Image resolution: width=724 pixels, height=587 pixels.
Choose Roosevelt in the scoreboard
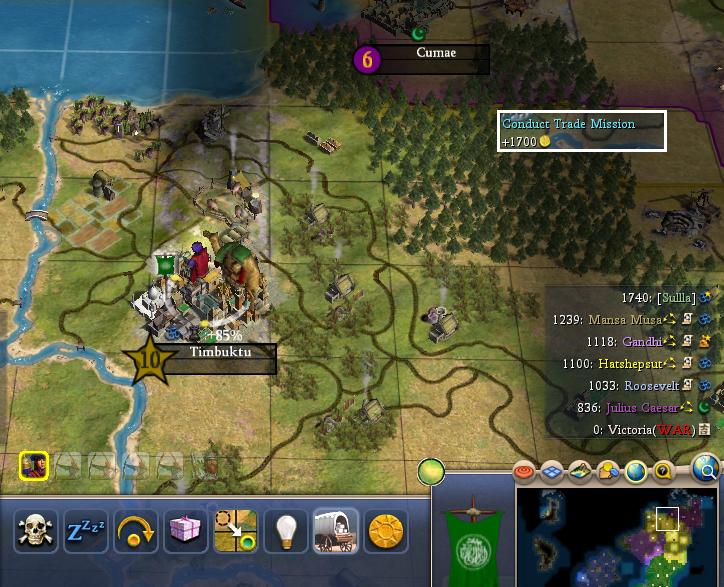coord(652,386)
